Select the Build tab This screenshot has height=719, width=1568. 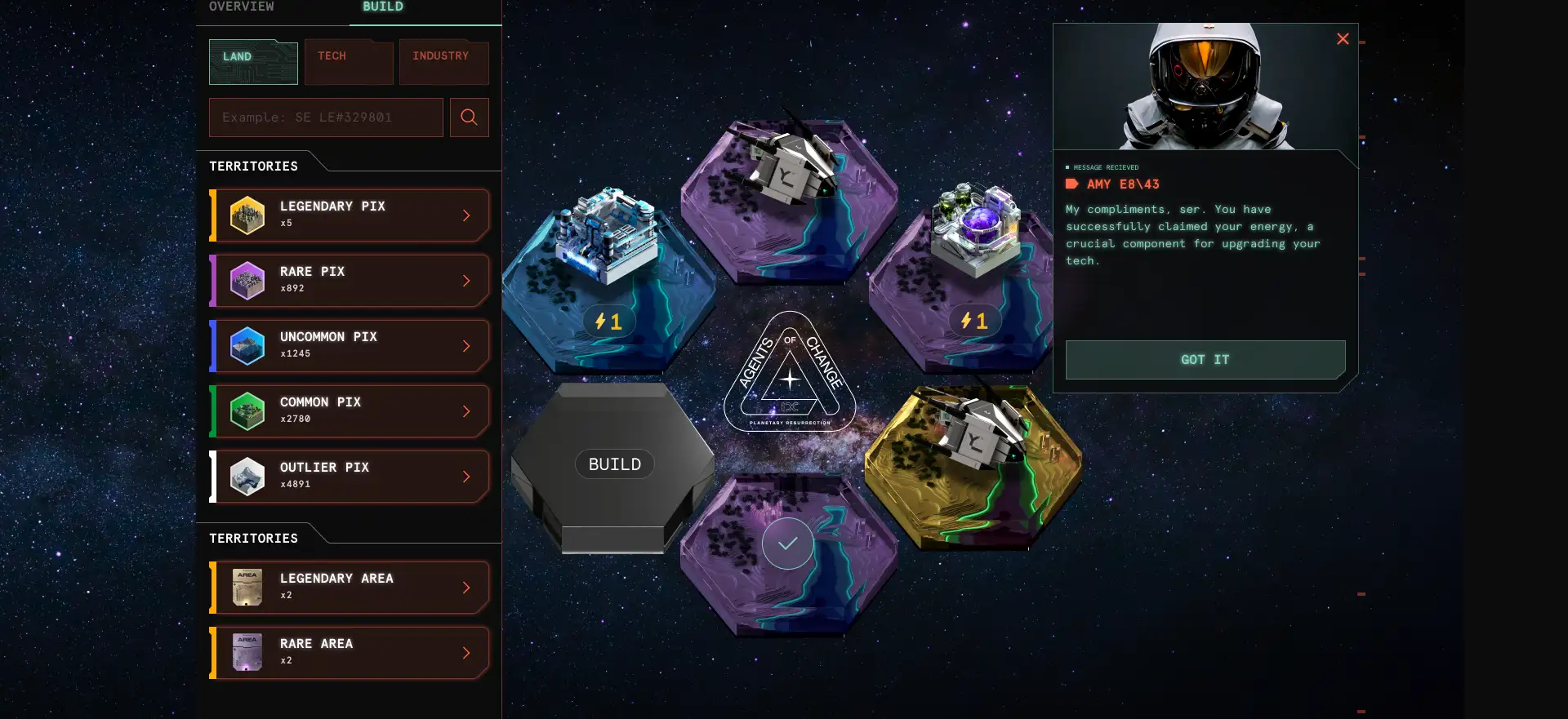(382, 7)
